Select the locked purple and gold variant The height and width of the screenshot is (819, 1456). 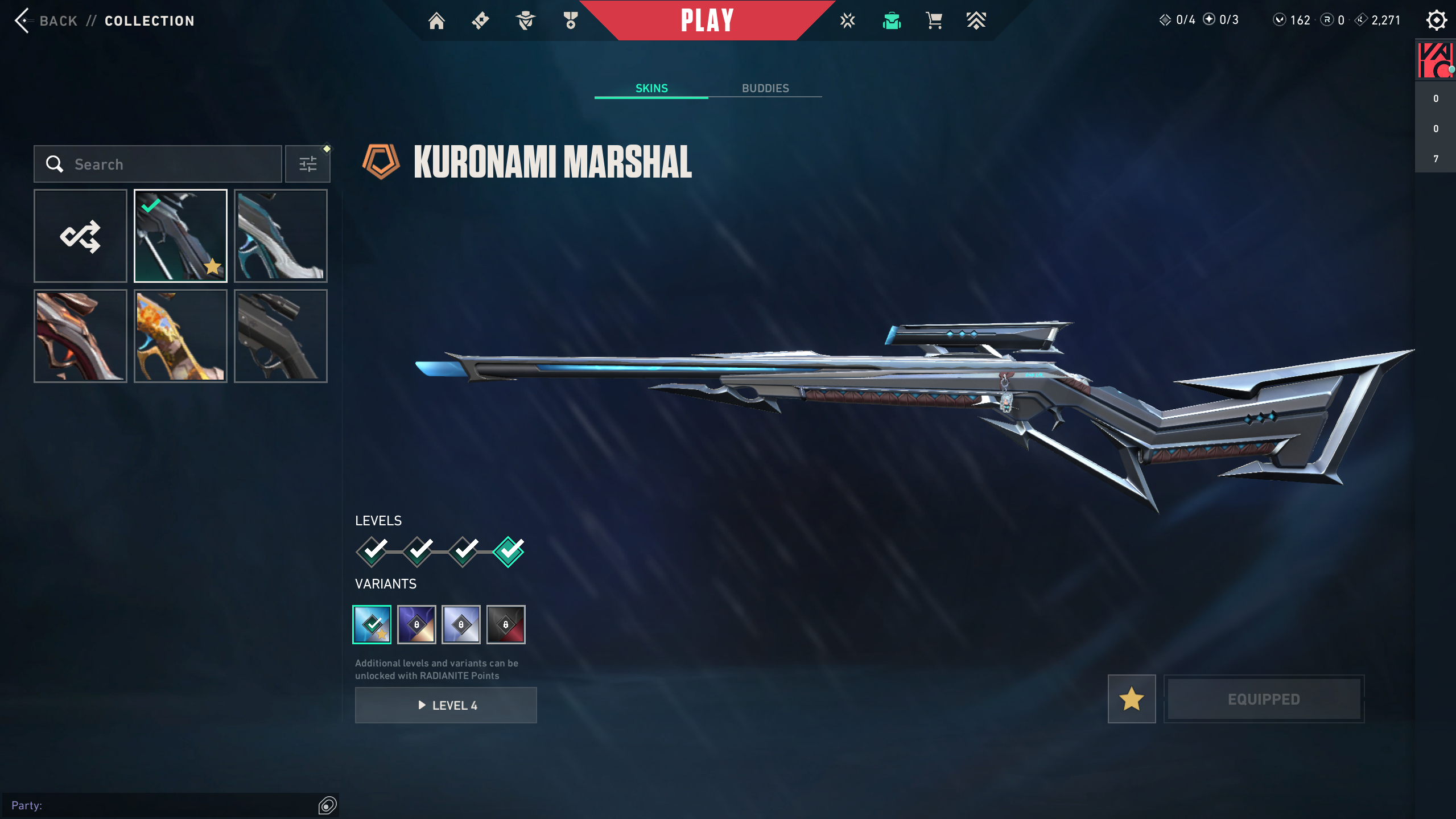tap(416, 625)
